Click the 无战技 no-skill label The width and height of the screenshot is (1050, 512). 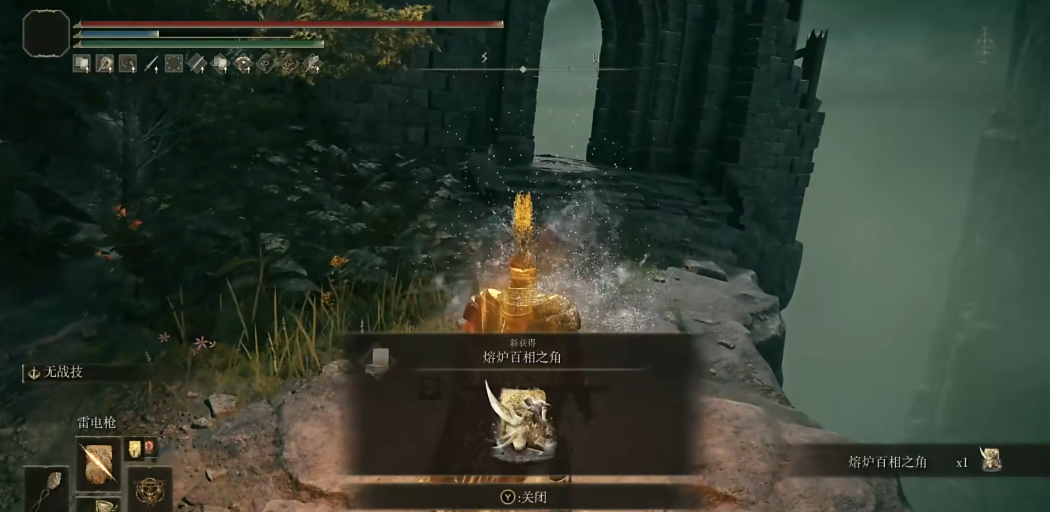pos(62,372)
